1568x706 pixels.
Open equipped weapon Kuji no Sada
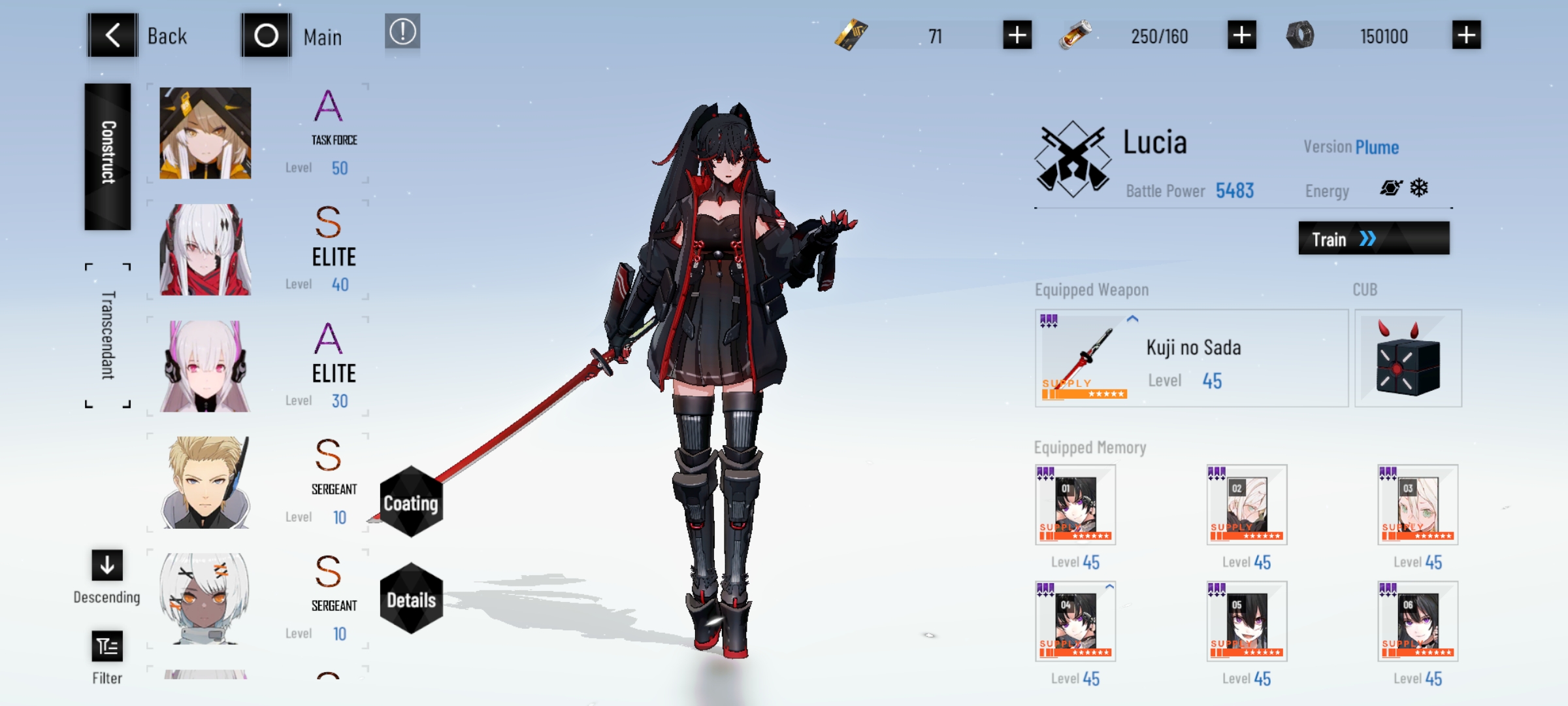[1191, 358]
